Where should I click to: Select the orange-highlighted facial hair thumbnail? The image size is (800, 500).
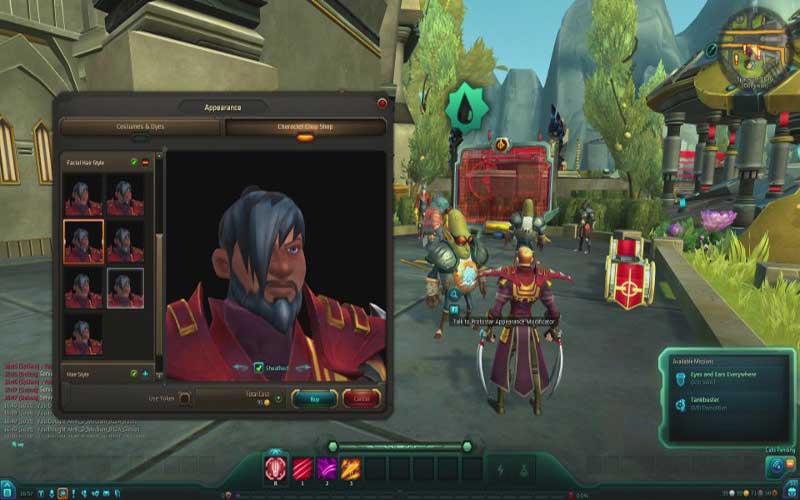coord(83,240)
